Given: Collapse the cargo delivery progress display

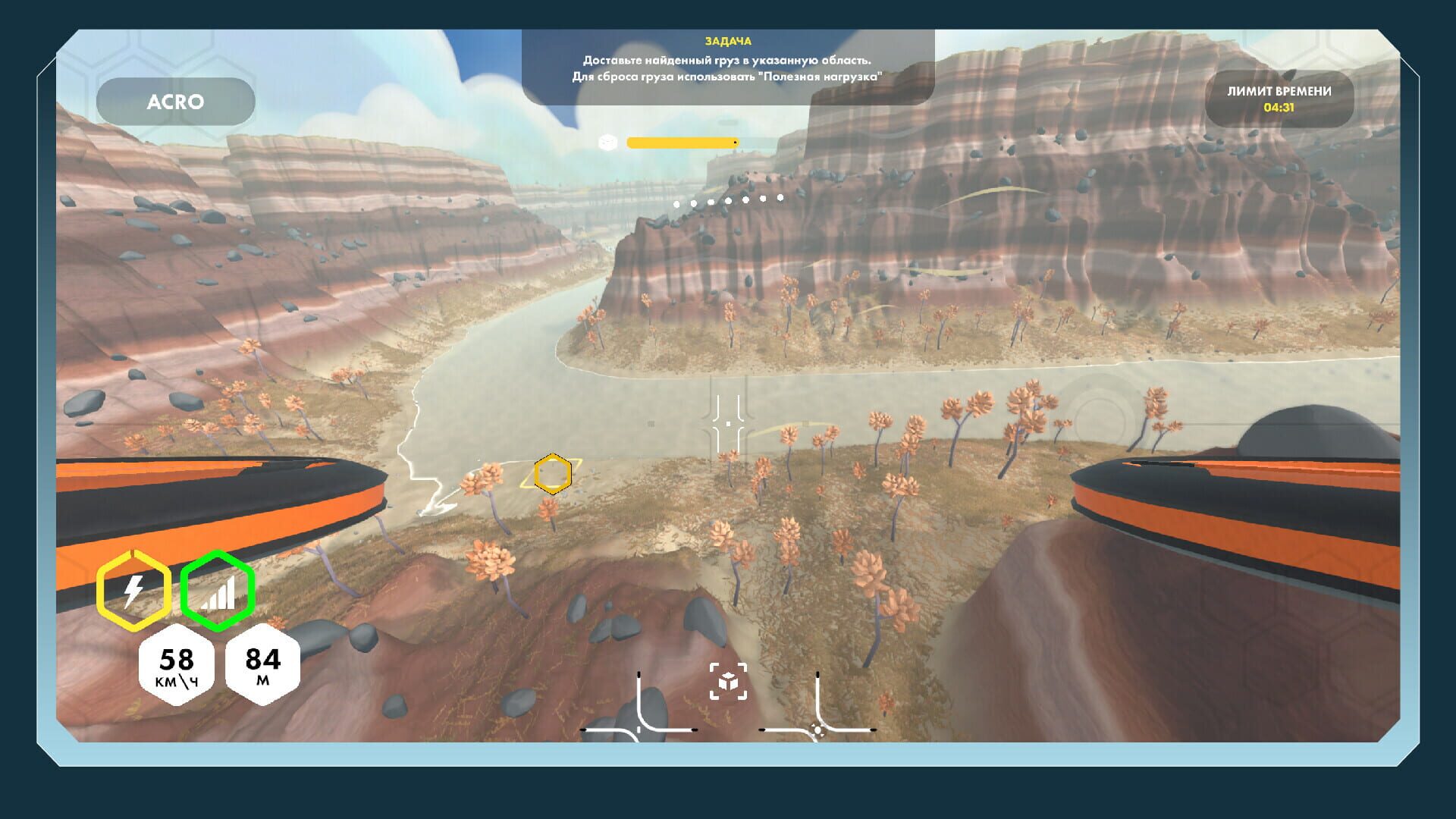Looking at the screenshot, I should click(x=682, y=141).
